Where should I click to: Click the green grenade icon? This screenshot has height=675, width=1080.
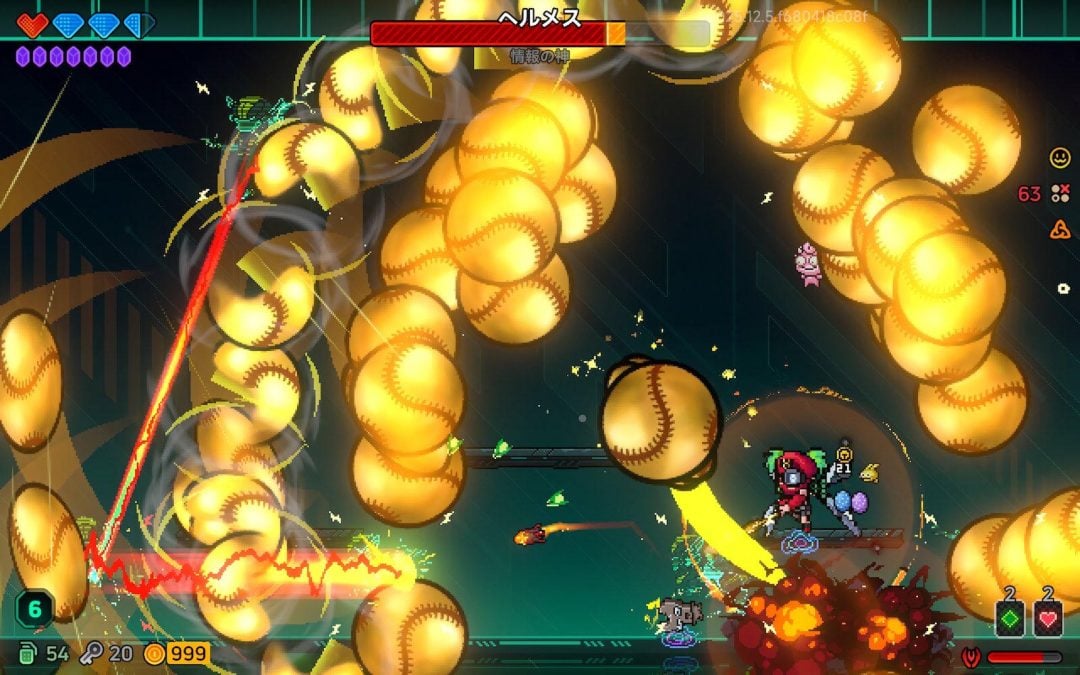(x=29, y=654)
